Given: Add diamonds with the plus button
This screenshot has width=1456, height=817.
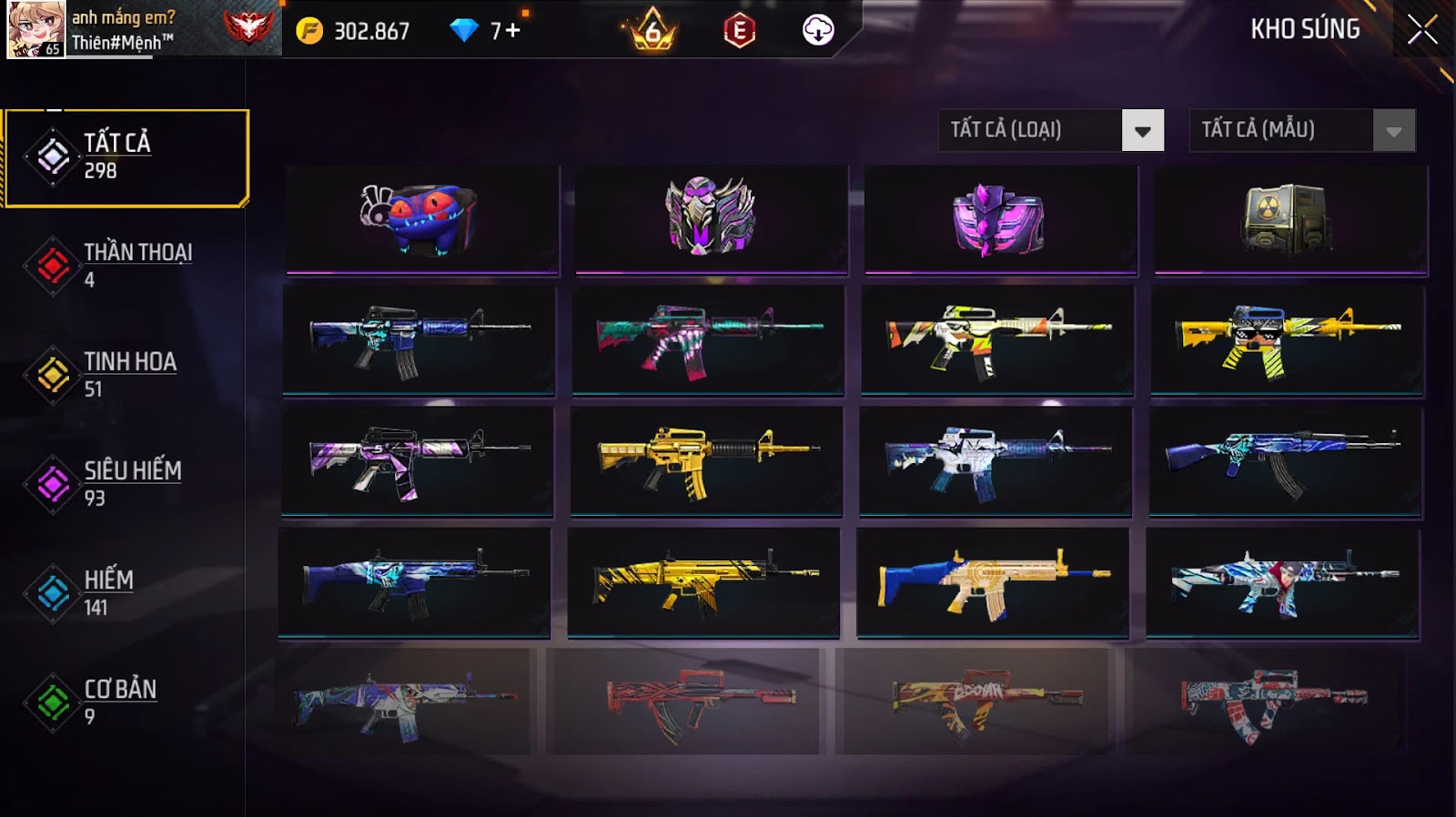Looking at the screenshot, I should (513, 31).
